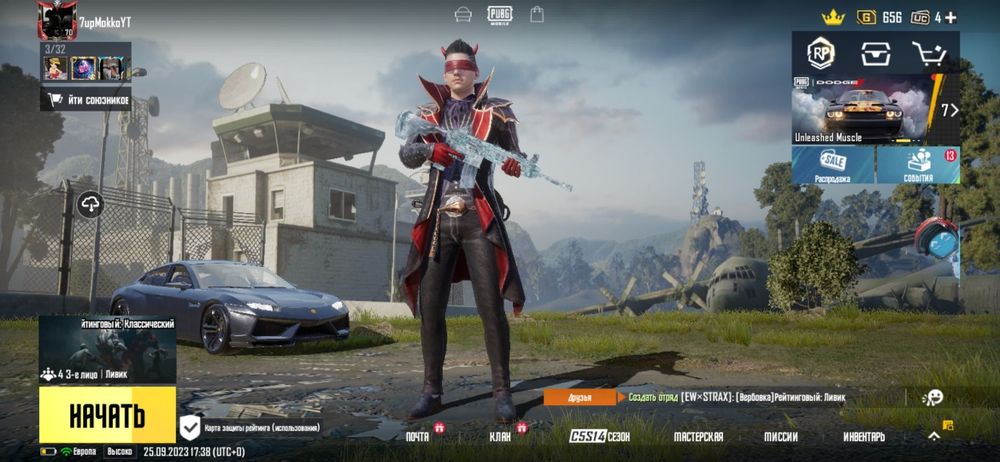Open the supply crate icon
1000x462 pixels.
(x=875, y=53)
